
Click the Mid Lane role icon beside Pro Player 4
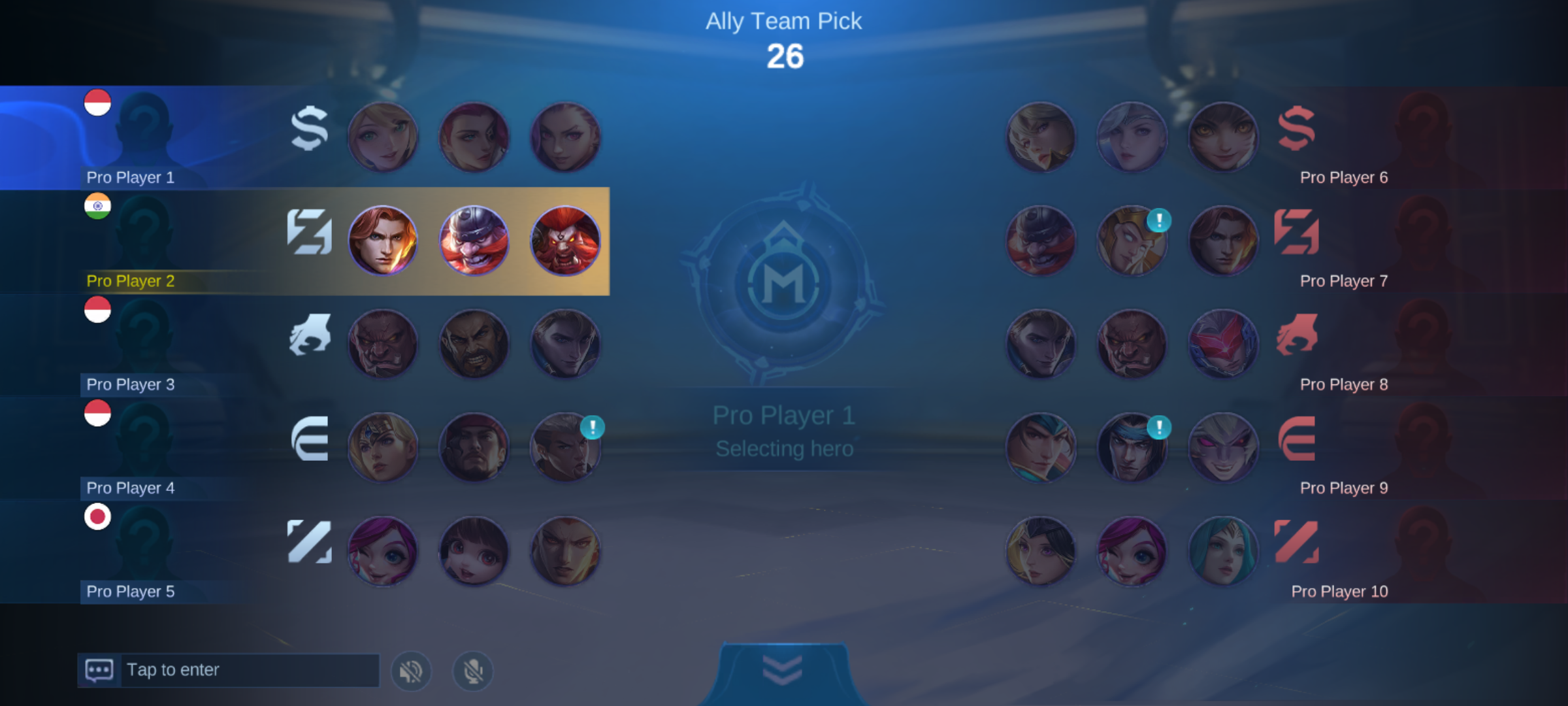pos(309,439)
